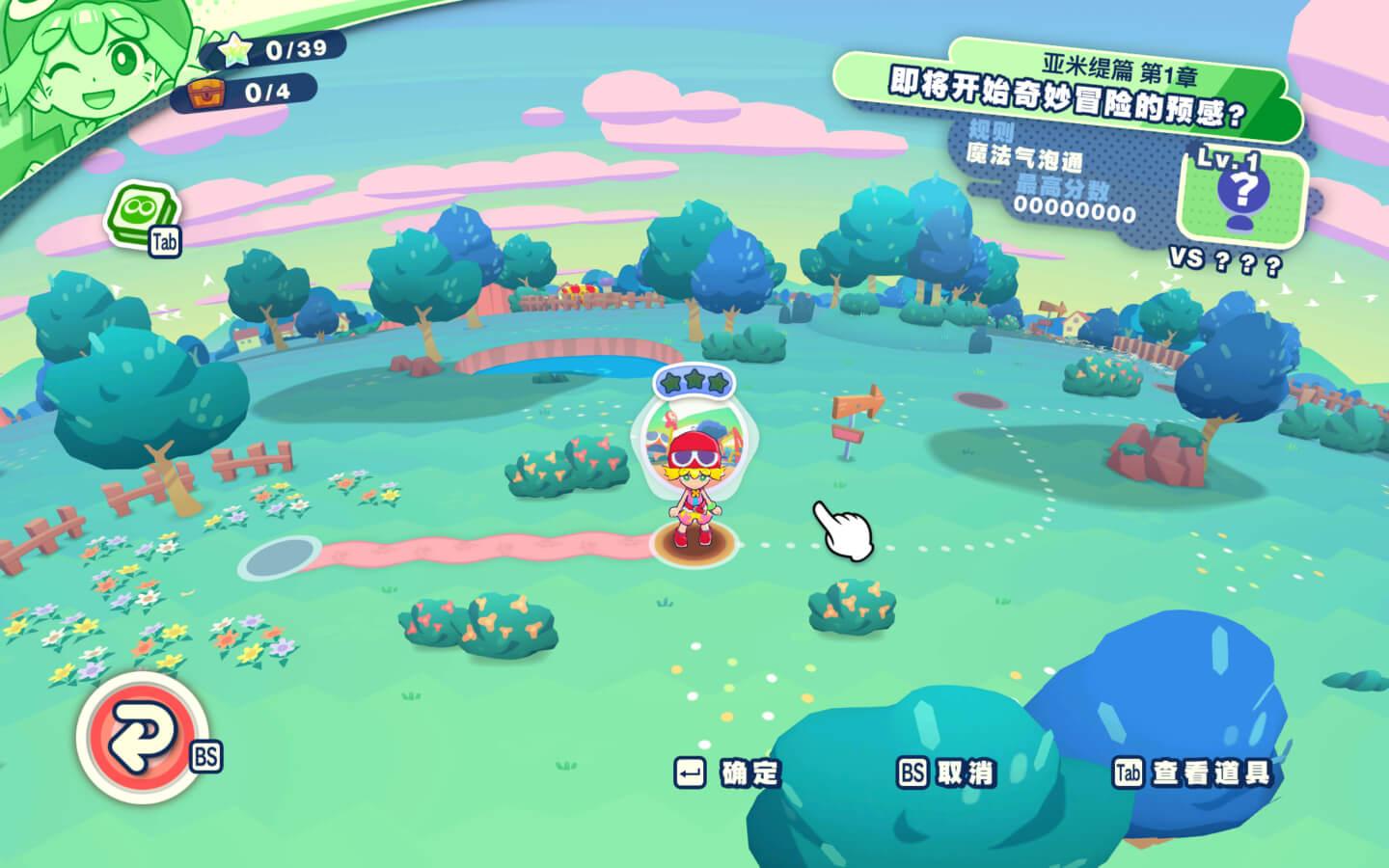The height and width of the screenshot is (868, 1389).
Task: Choose the 取消 cancel button
Action: pyautogui.click(x=946, y=773)
